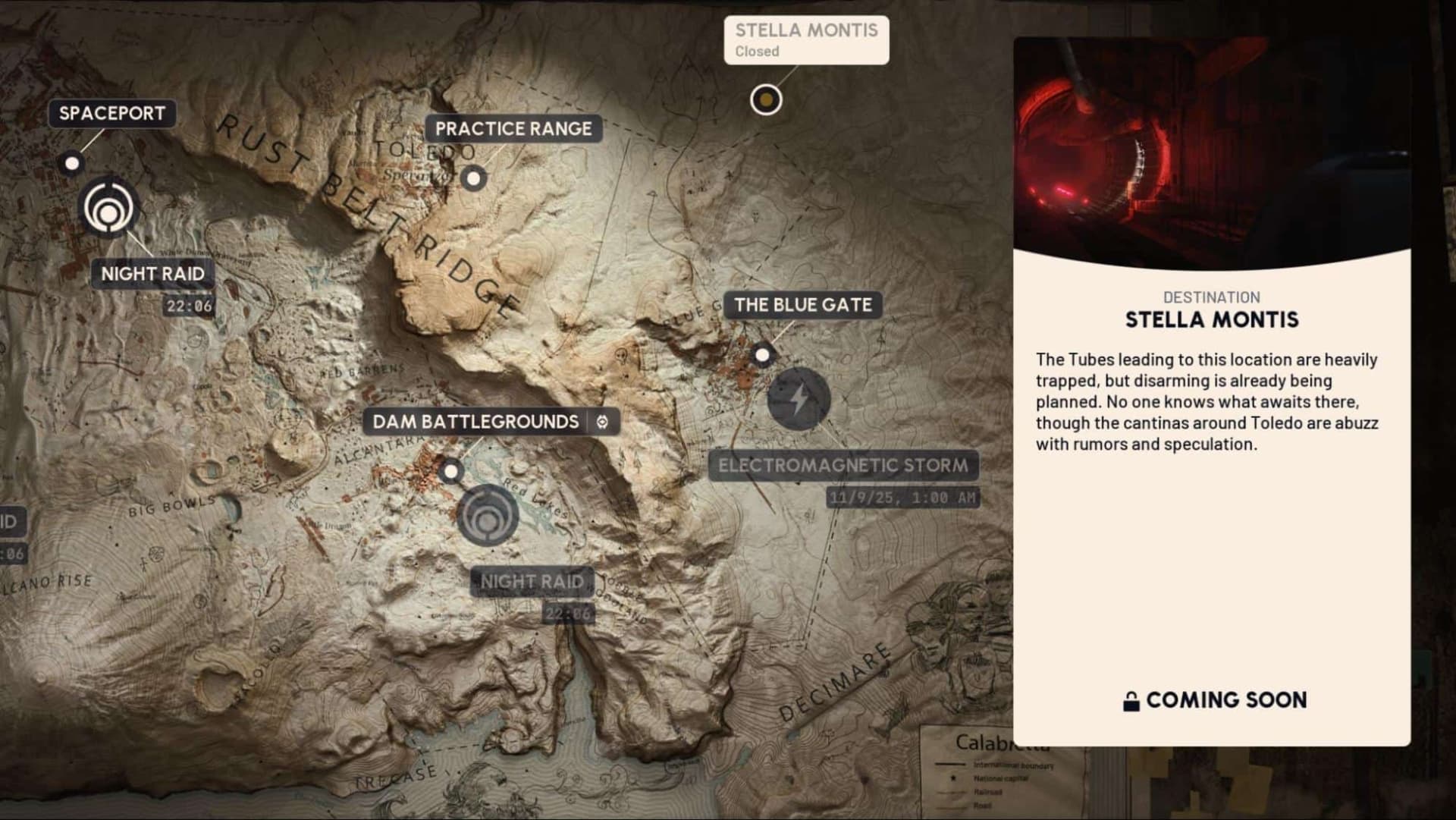Open the Dam Battlegrounds label tab
The width and height of the screenshot is (1456, 820).
pyautogui.click(x=476, y=422)
